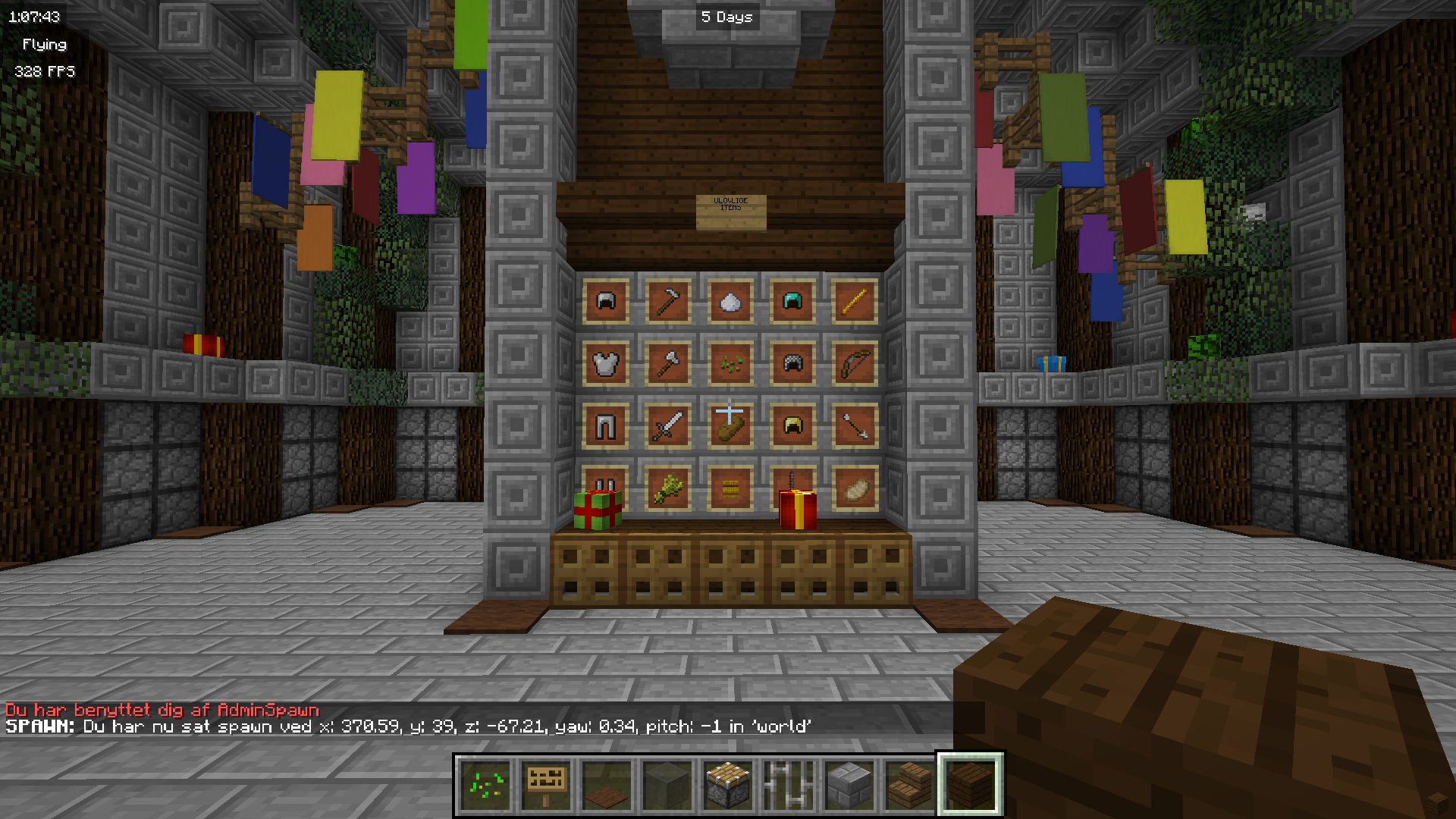Select the blaze rod item frame
The height and width of the screenshot is (819, 1456).
tap(855, 301)
